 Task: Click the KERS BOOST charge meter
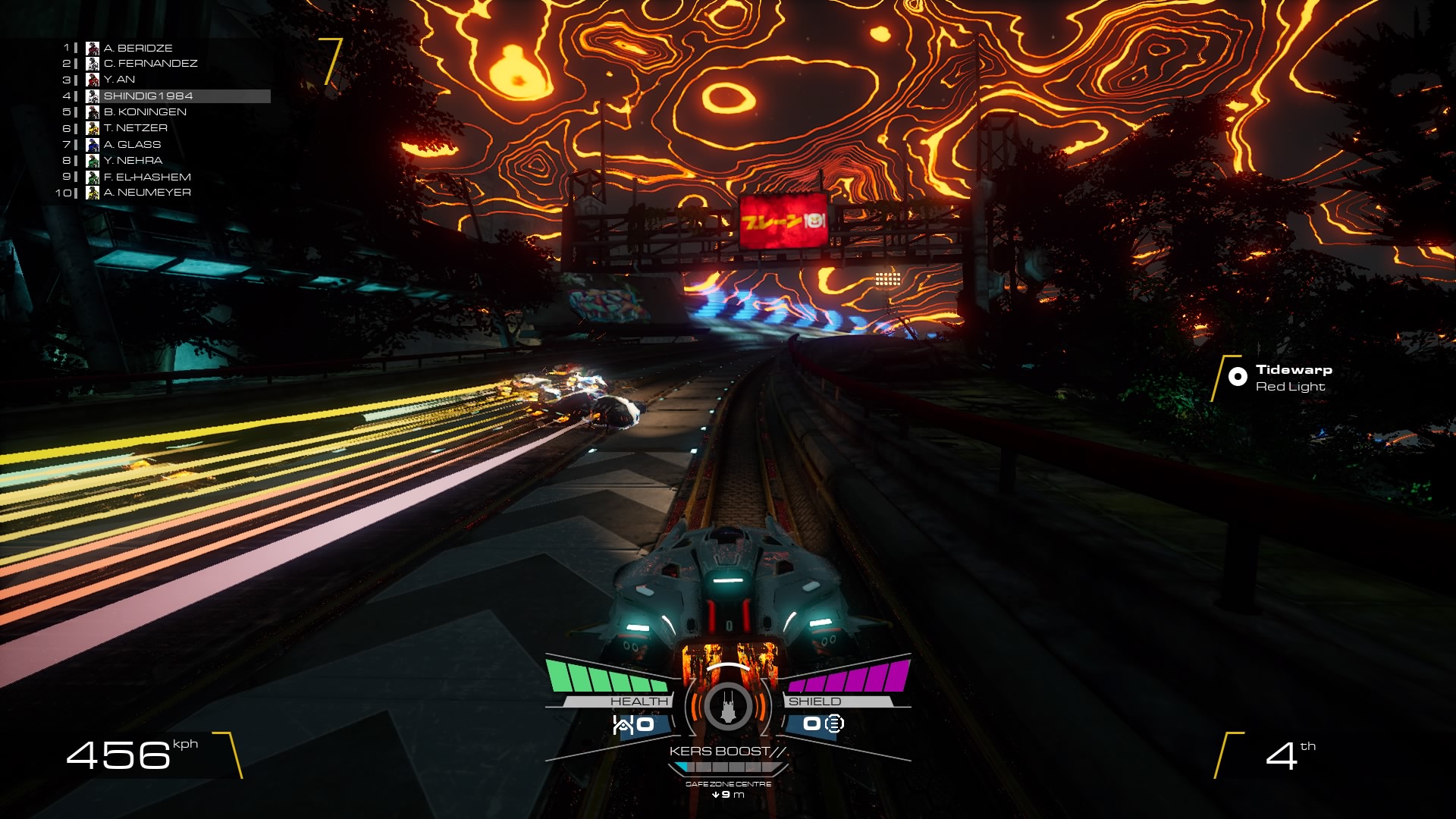[x=726, y=768]
